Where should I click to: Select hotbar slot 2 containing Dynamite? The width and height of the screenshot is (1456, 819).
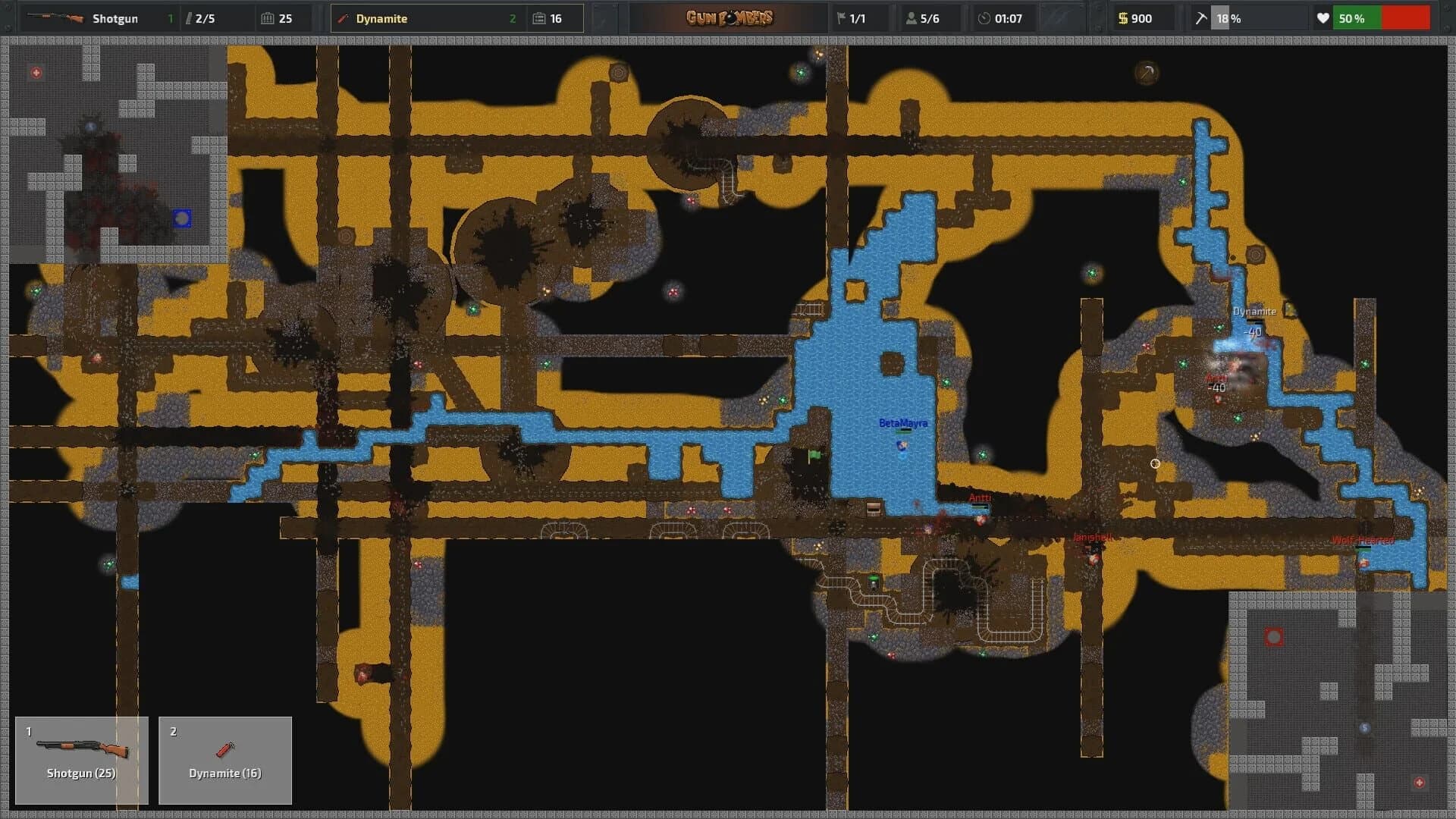pyautogui.click(x=225, y=760)
